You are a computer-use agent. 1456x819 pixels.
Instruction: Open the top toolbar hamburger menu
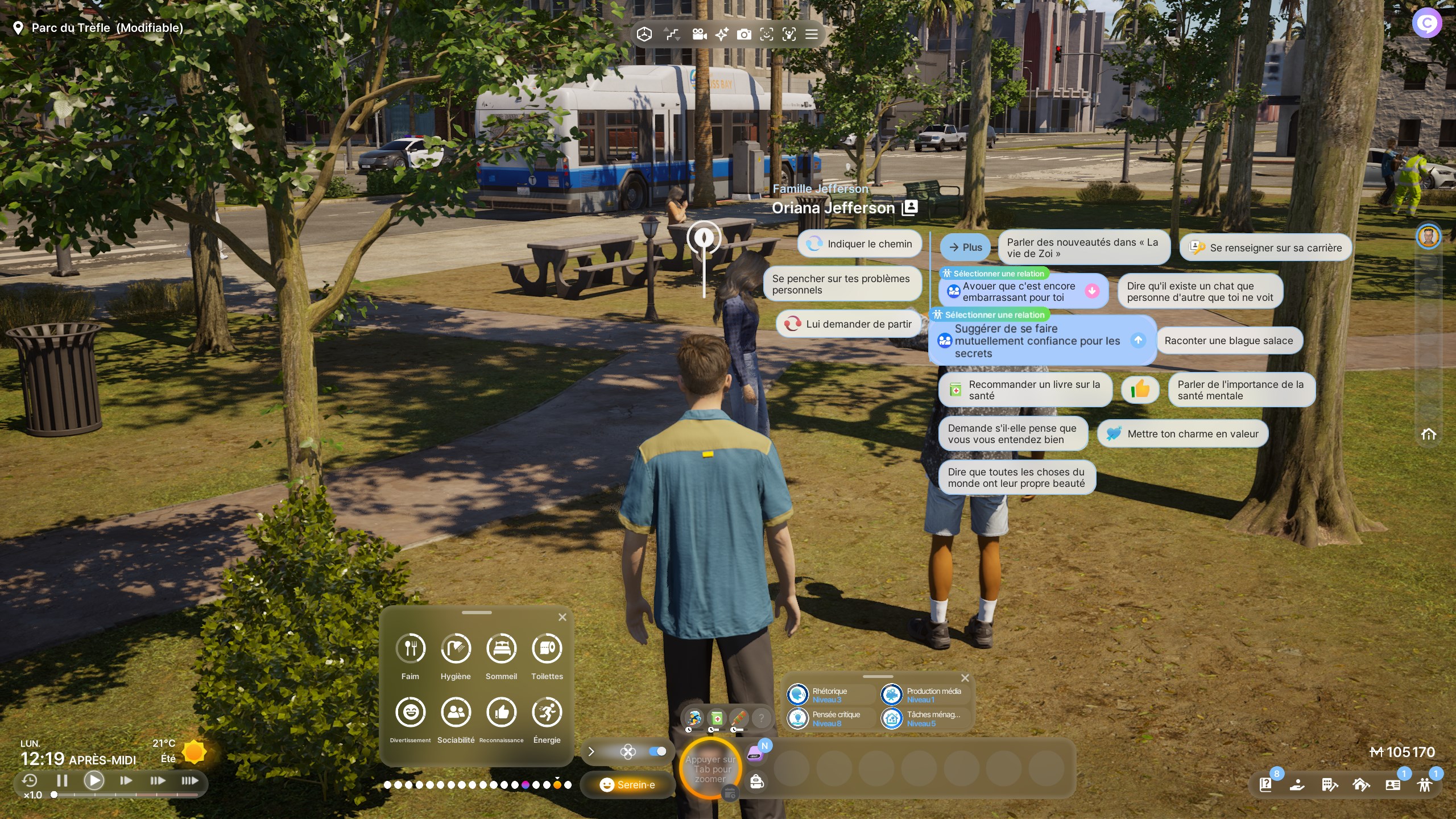[812, 35]
